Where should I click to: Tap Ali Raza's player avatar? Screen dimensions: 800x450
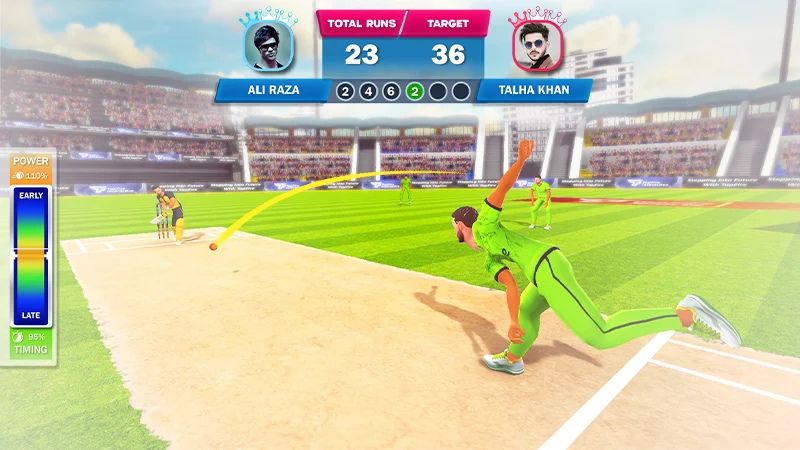click(267, 46)
